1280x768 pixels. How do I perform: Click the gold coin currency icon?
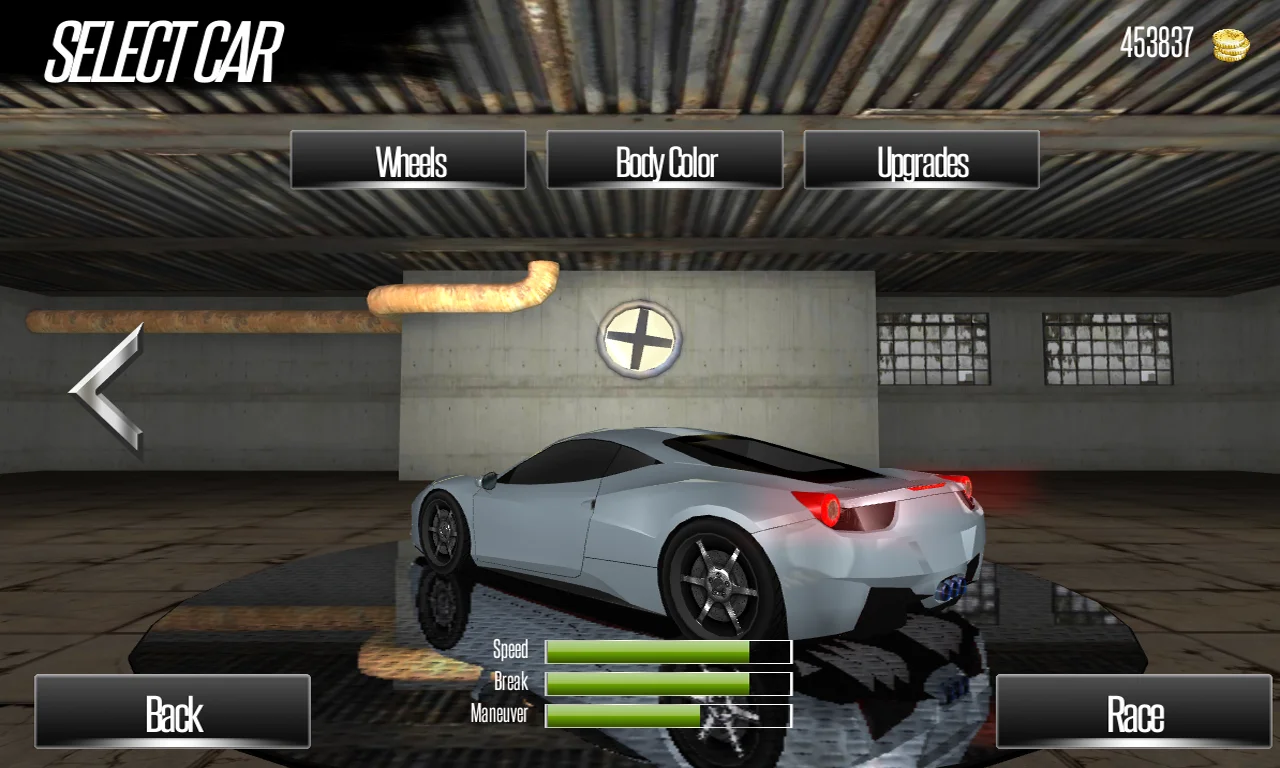[x=1229, y=45]
